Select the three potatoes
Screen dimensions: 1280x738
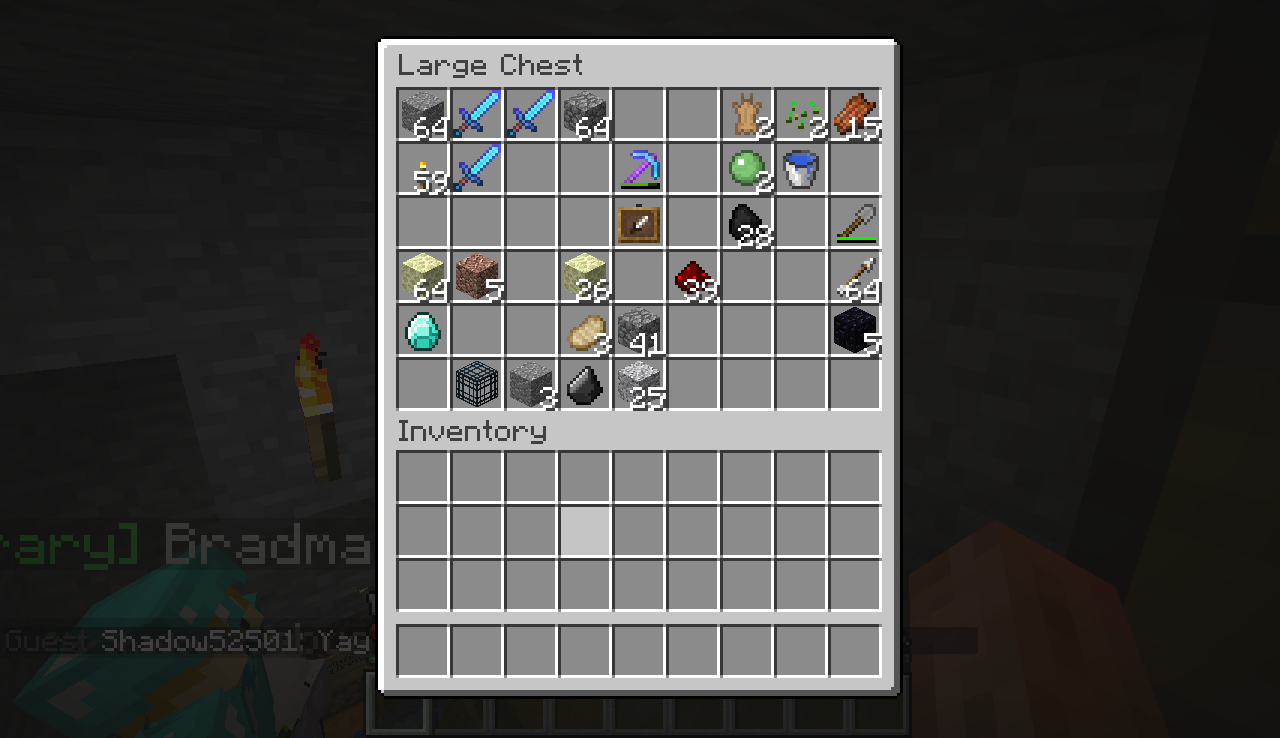click(585, 330)
